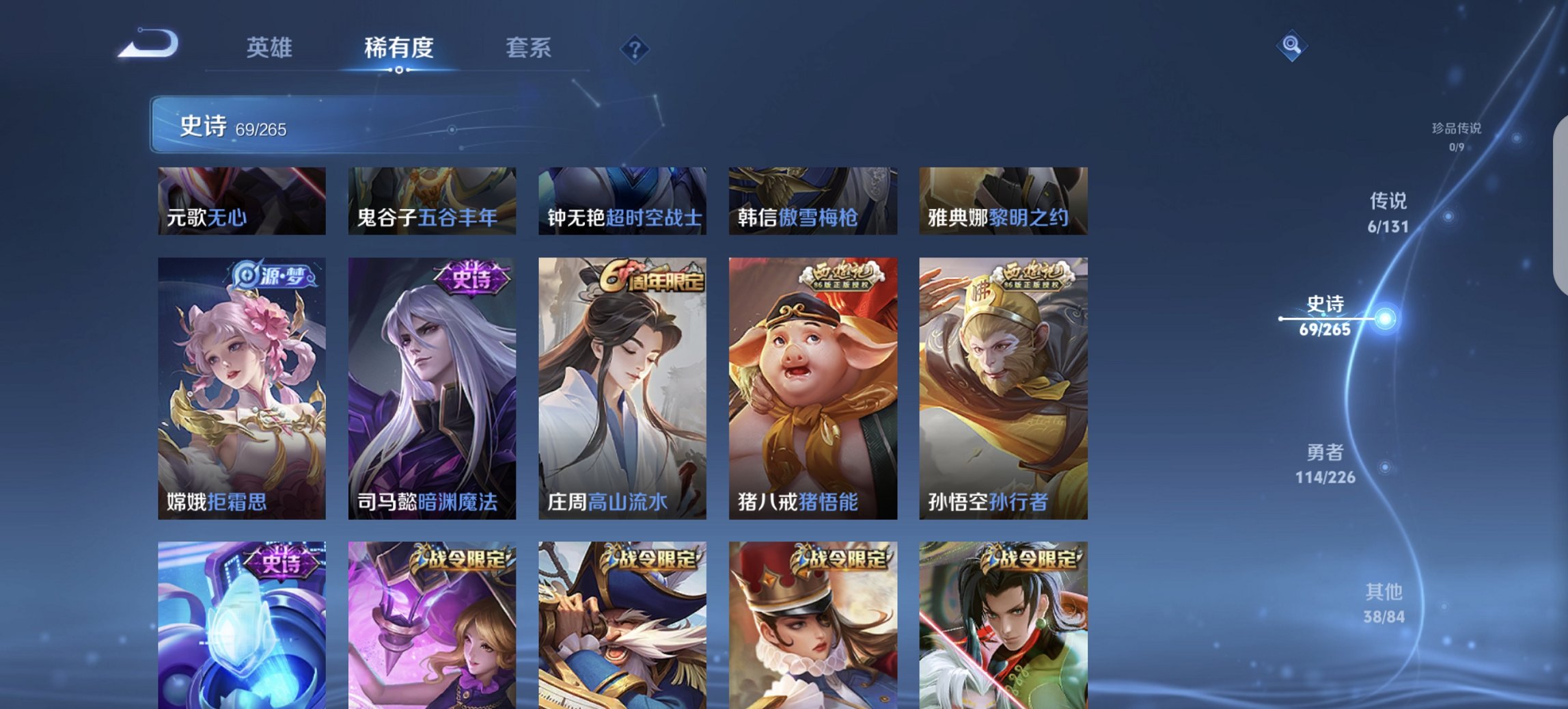
Task: Click the question mark help icon
Action: [x=635, y=50]
